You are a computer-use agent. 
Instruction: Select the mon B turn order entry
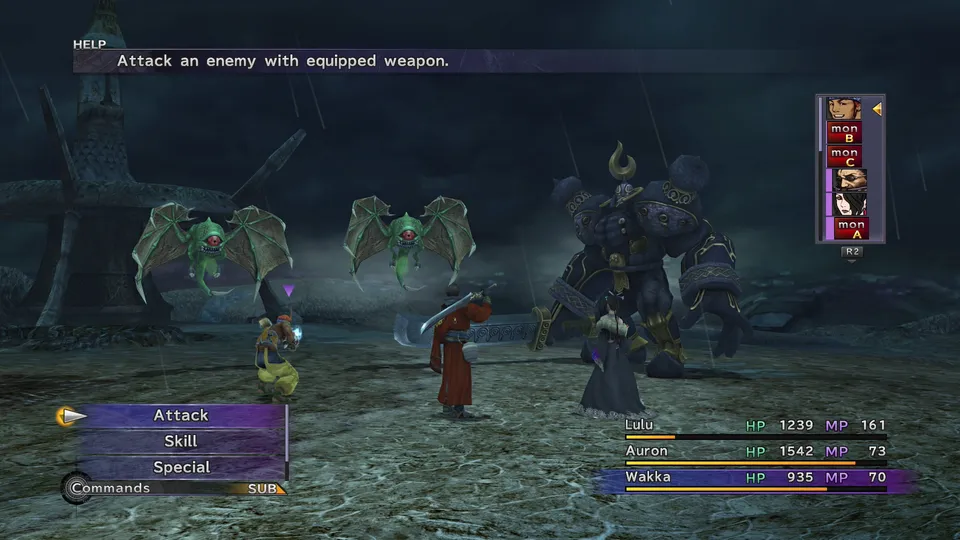(x=844, y=132)
